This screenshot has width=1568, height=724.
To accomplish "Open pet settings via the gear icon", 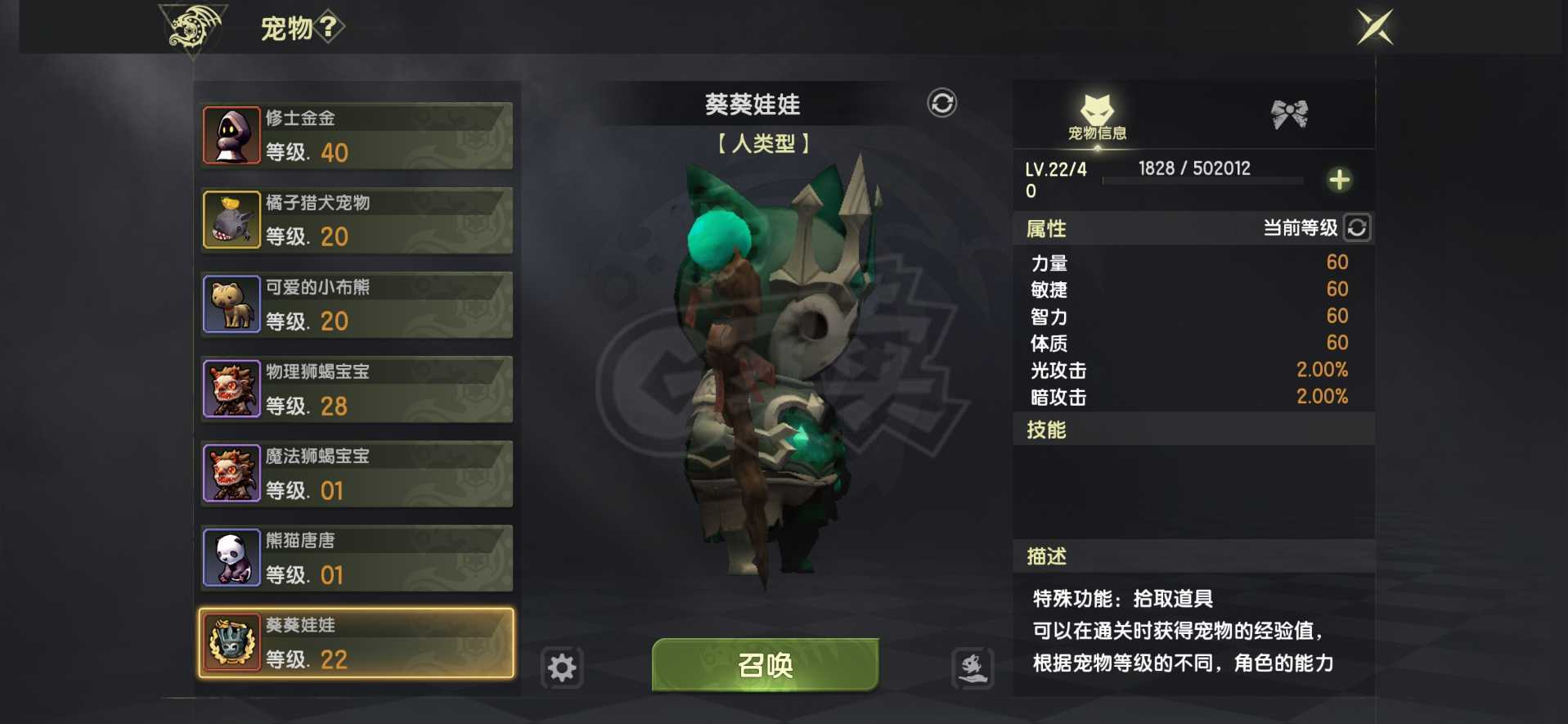I will [562, 668].
